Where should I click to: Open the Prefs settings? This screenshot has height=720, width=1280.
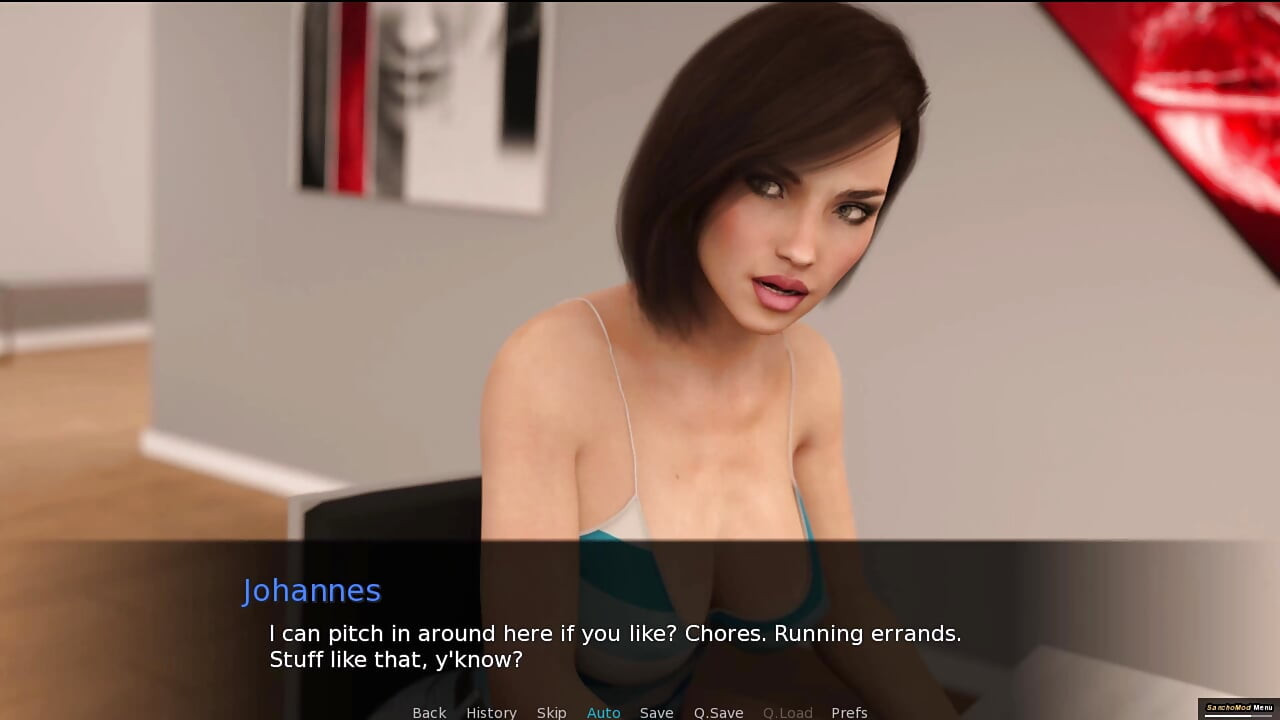pos(849,712)
